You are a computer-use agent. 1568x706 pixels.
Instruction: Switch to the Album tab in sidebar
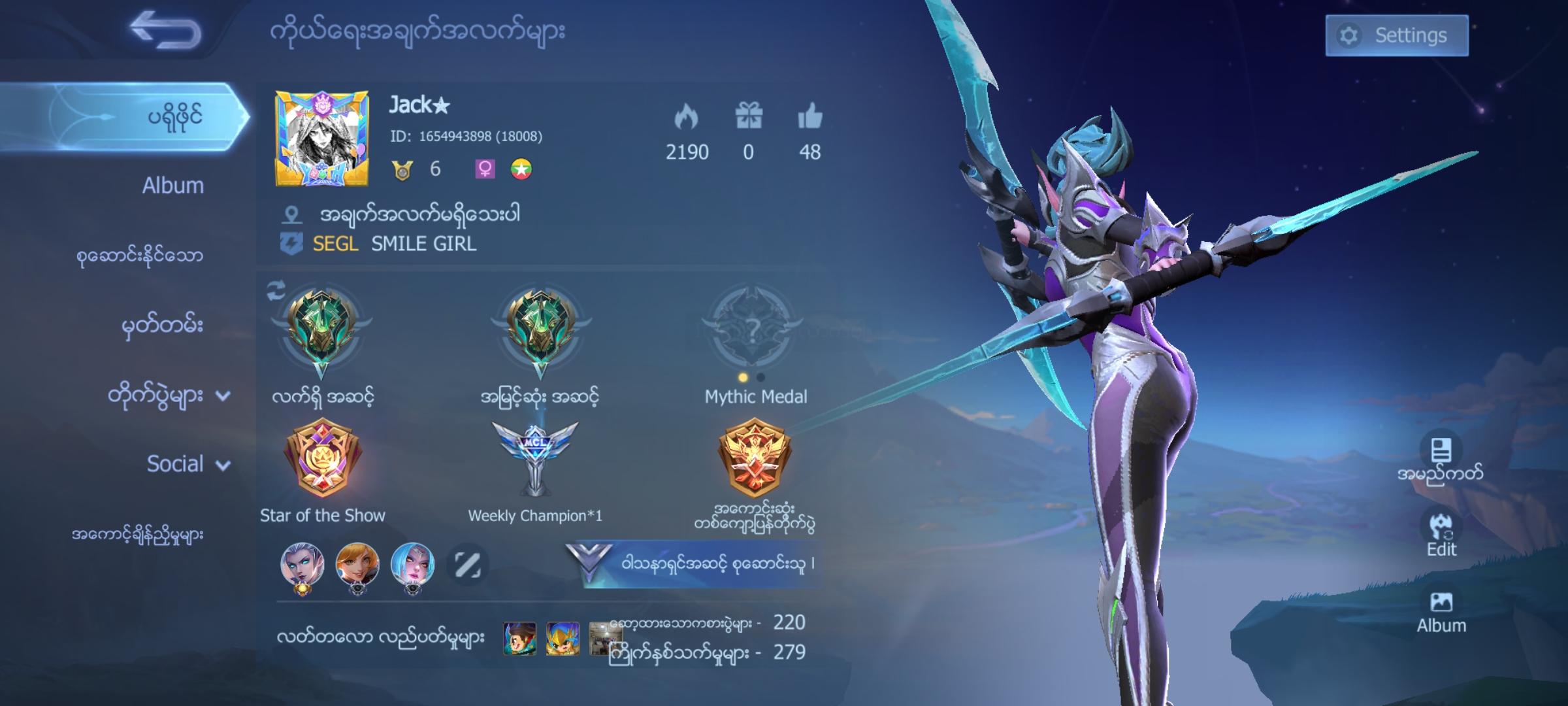(x=172, y=186)
